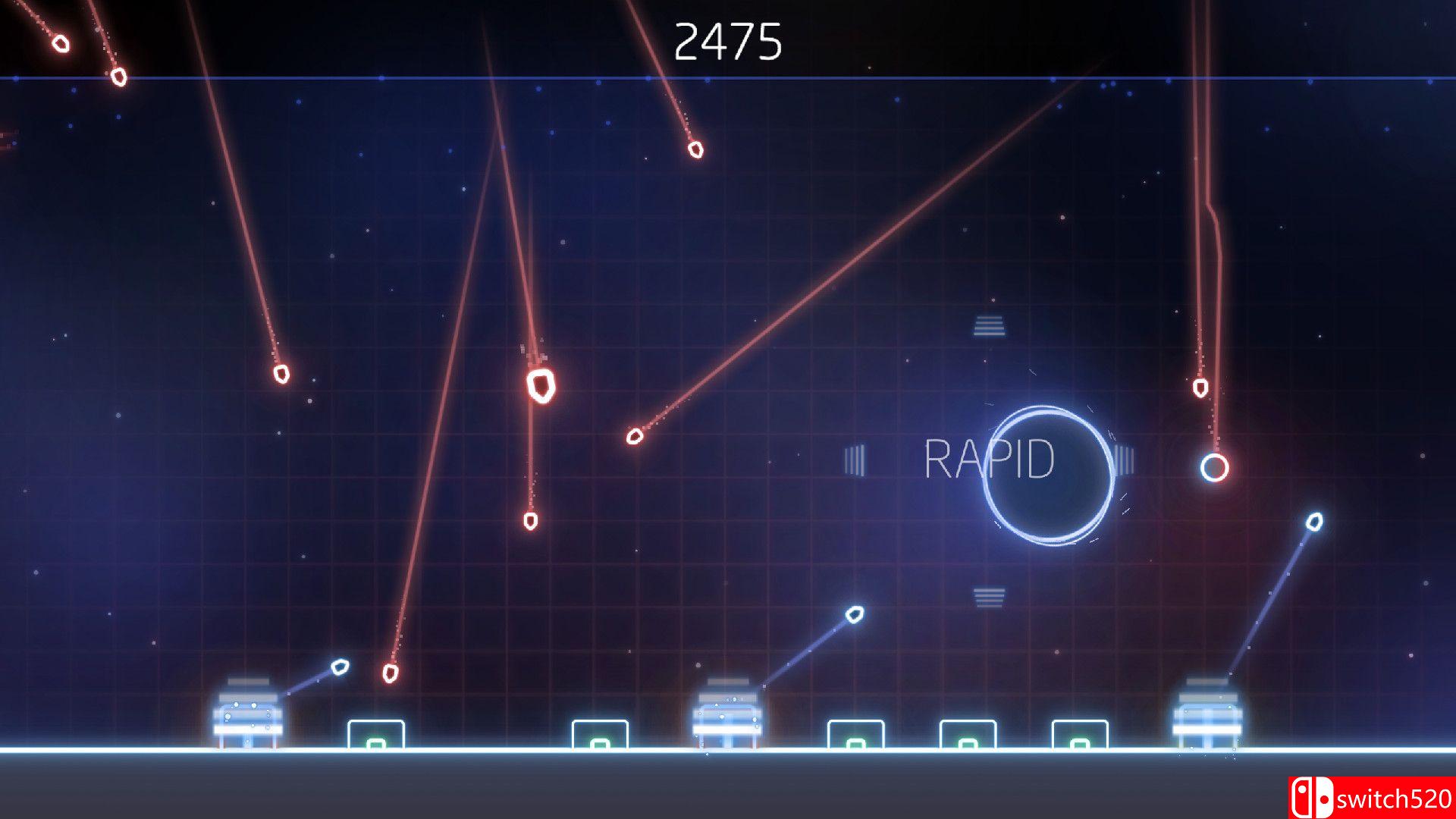Click the red meteor near top center
Viewport: 1456px width, 819px height.
point(695,149)
